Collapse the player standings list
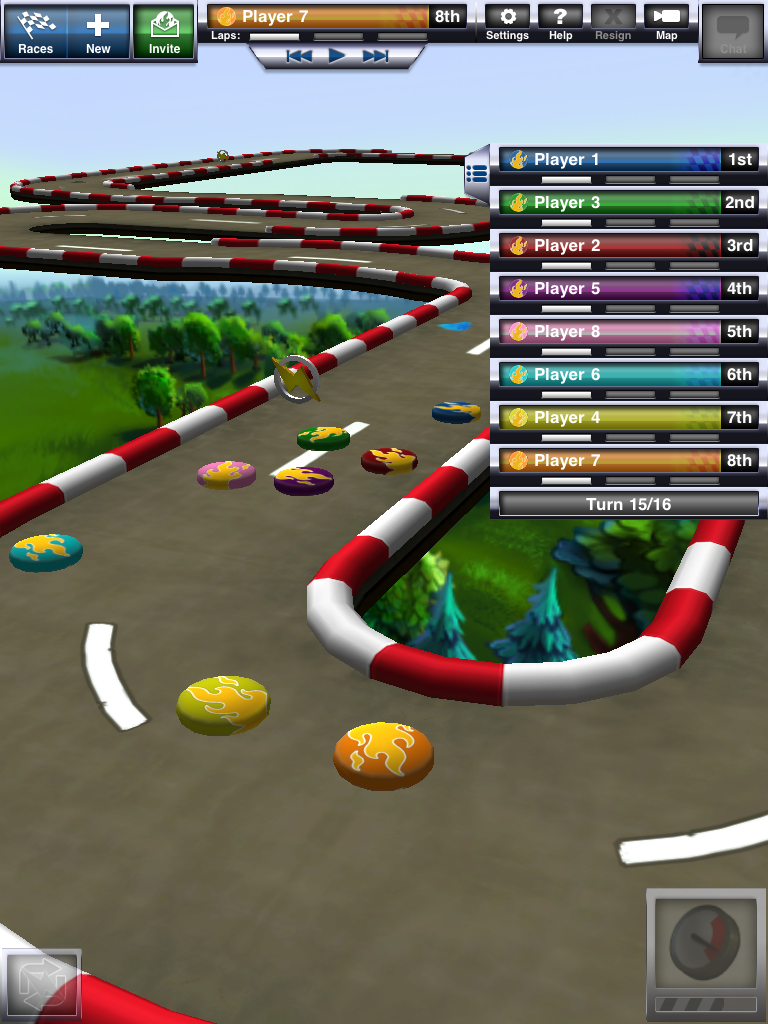Image resolution: width=768 pixels, height=1024 pixels. point(477,172)
